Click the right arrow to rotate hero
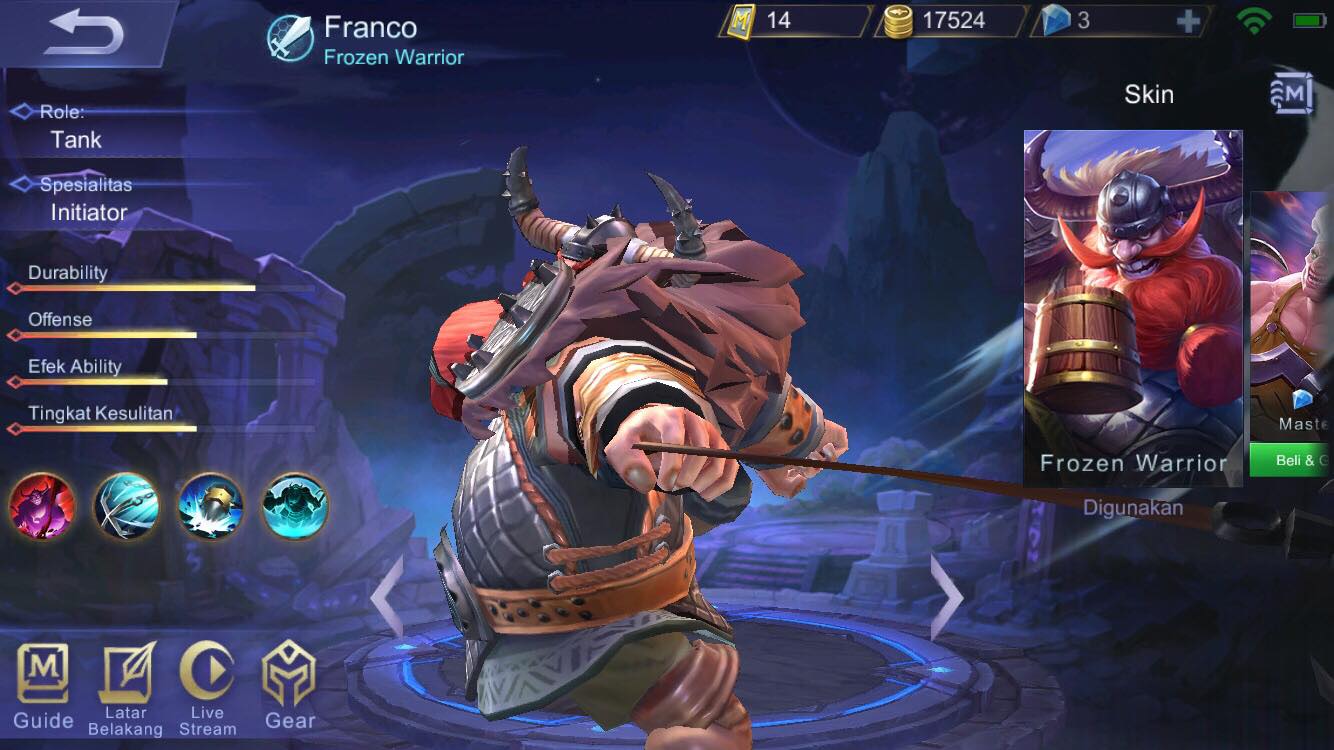Screen dimensions: 1334x750 [x=944, y=597]
